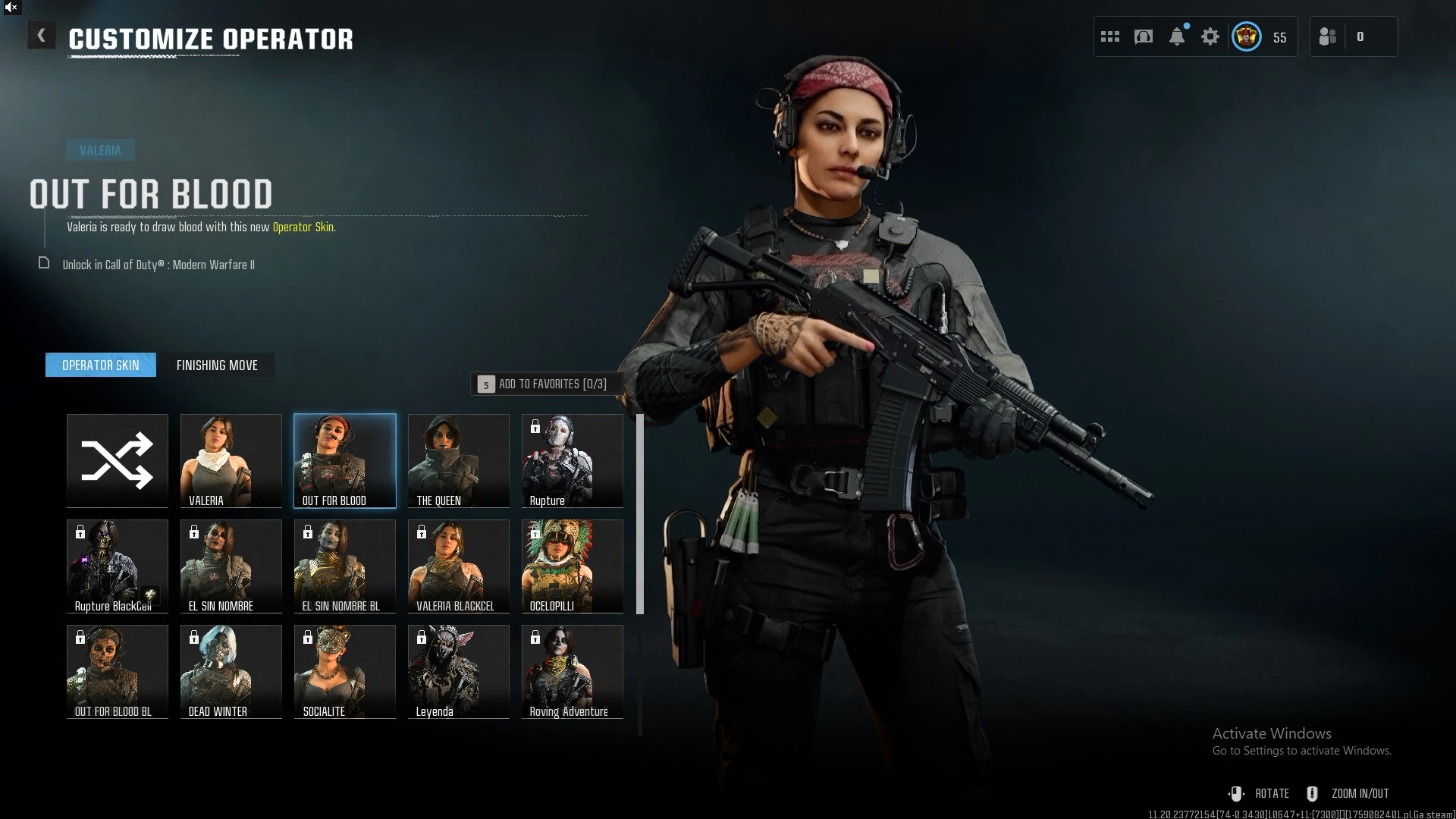The image size is (1456, 819).
Task: Choose the Ocelopilli skin tile
Action: (x=573, y=566)
